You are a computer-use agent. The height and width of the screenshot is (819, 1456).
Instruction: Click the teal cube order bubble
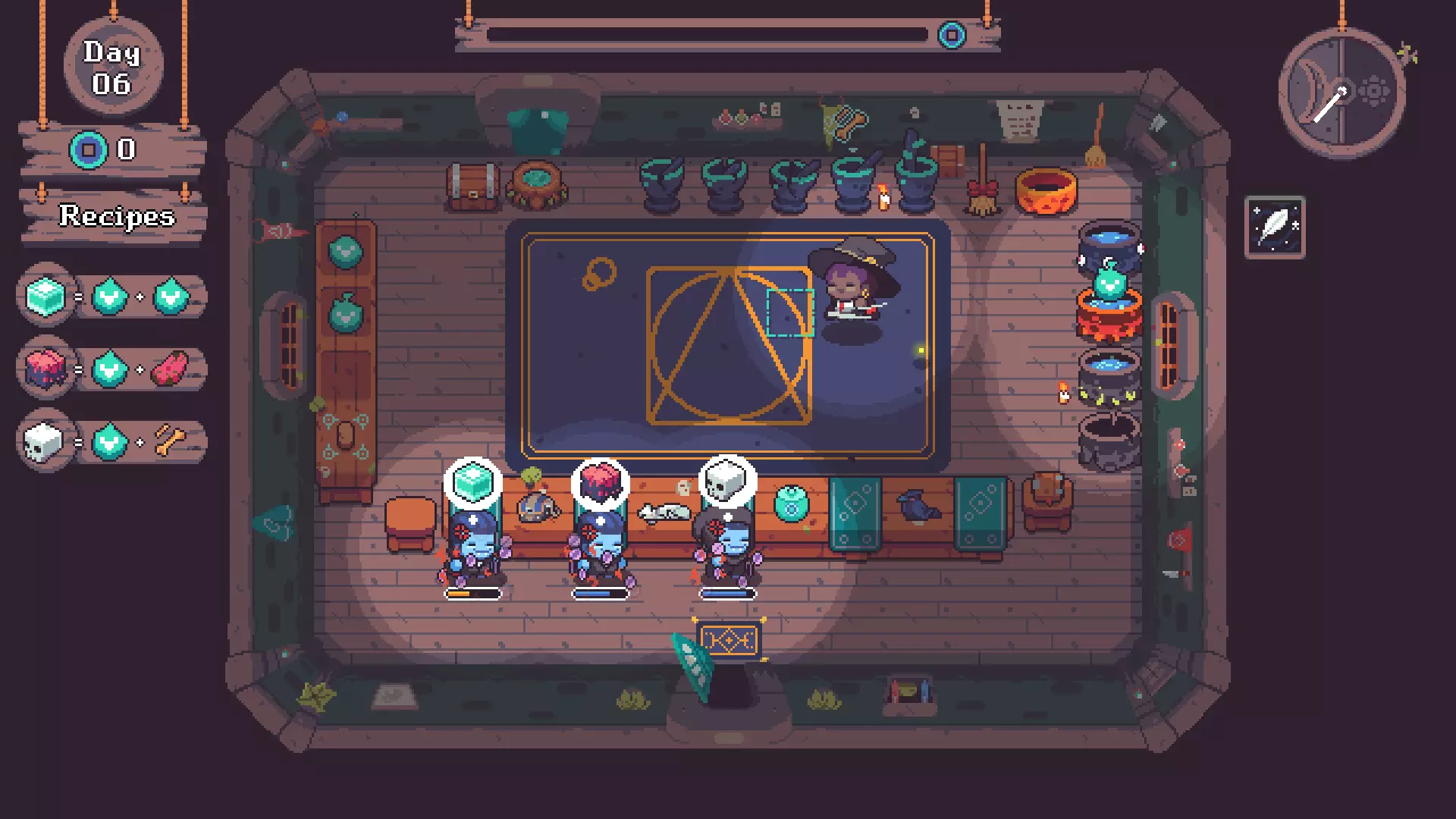pyautogui.click(x=472, y=483)
